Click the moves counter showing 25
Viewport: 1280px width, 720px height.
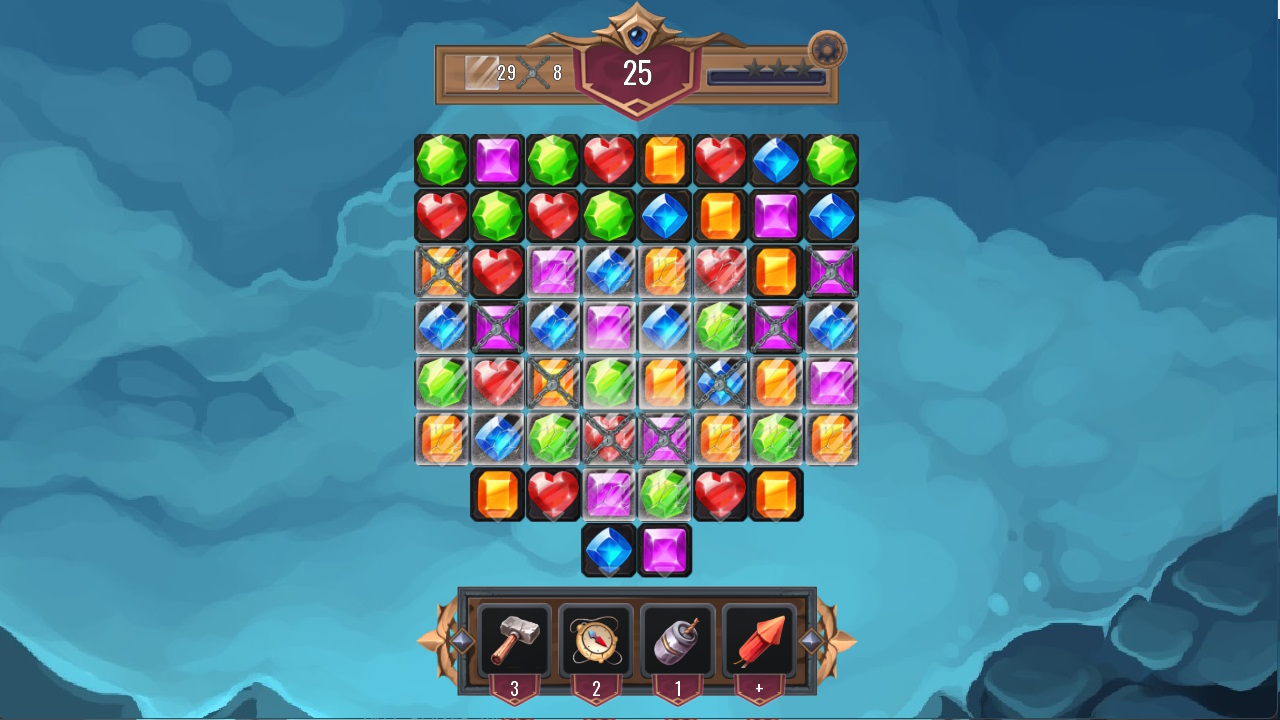click(637, 73)
